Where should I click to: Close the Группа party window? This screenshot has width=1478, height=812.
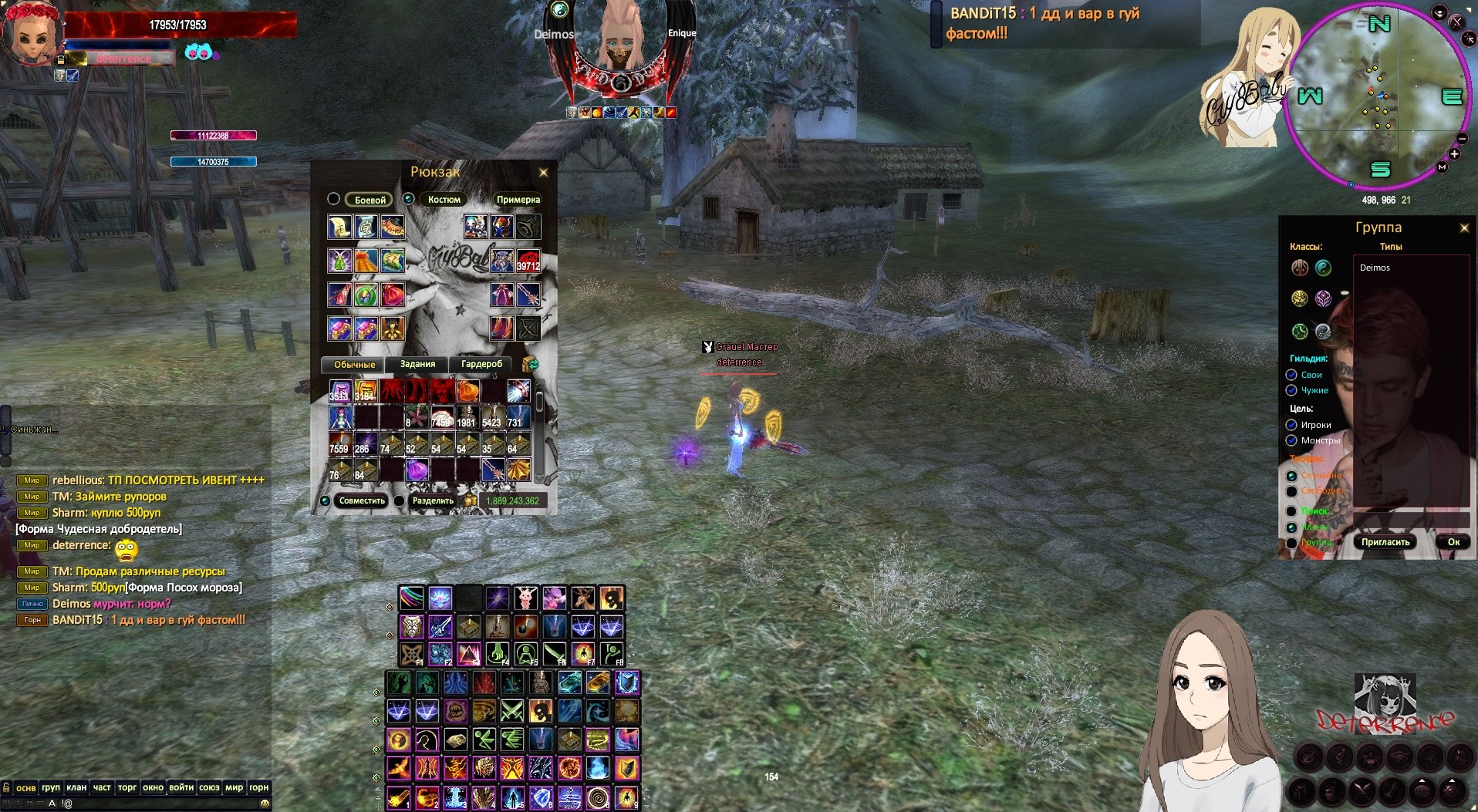tap(1464, 228)
